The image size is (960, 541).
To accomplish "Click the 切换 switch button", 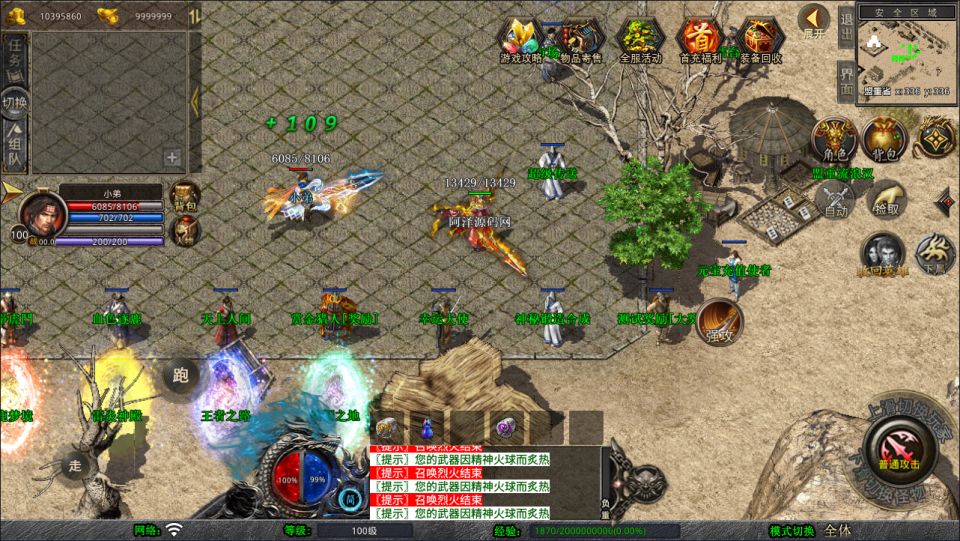I will [15, 103].
